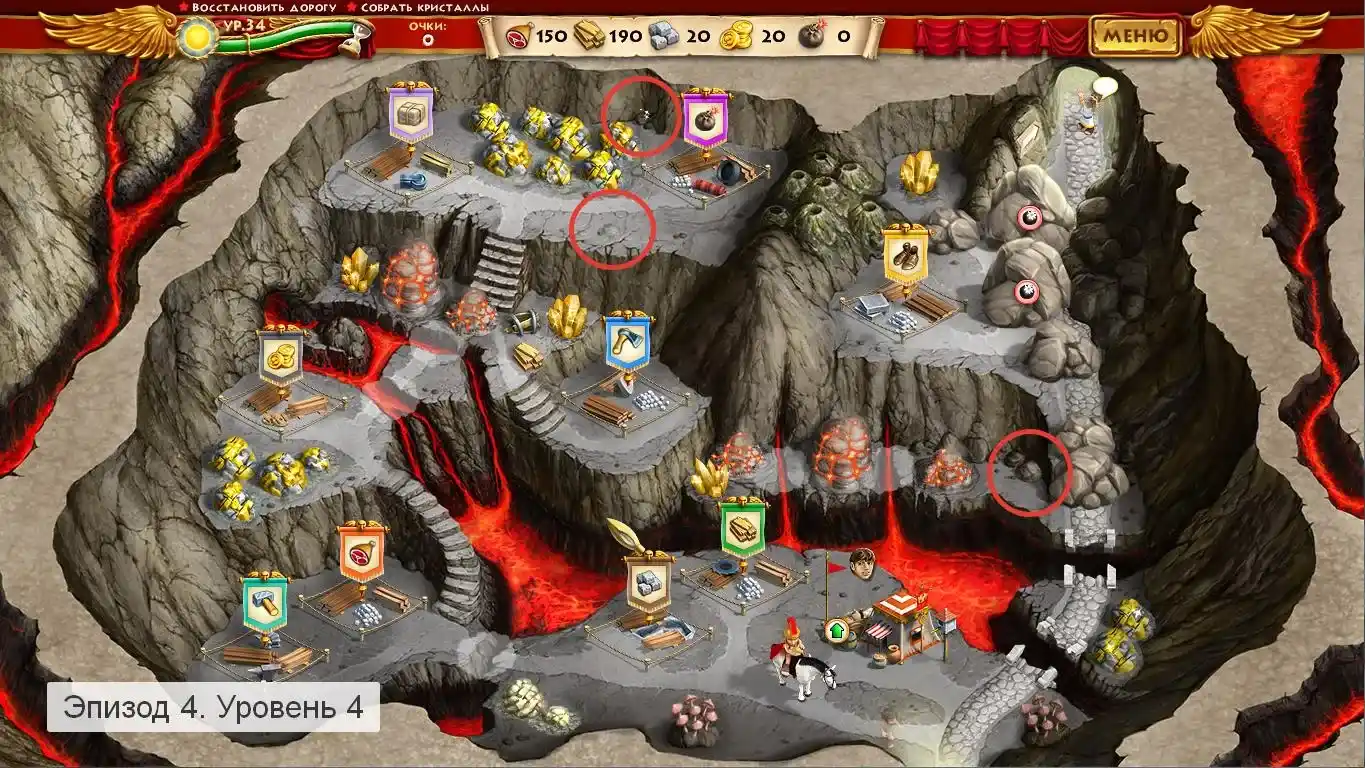The width and height of the screenshot is (1365, 768).
Task: Select the teal hammer banner plot
Action: (265, 601)
